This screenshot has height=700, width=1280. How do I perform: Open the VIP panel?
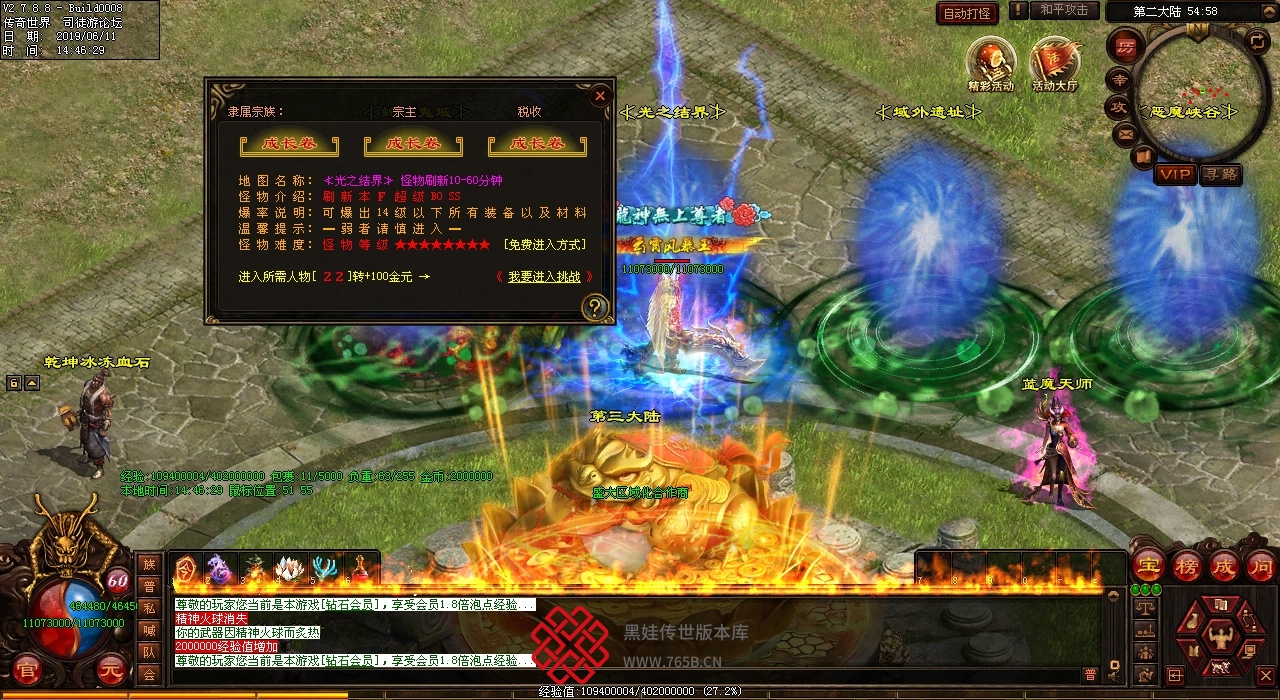[1175, 174]
